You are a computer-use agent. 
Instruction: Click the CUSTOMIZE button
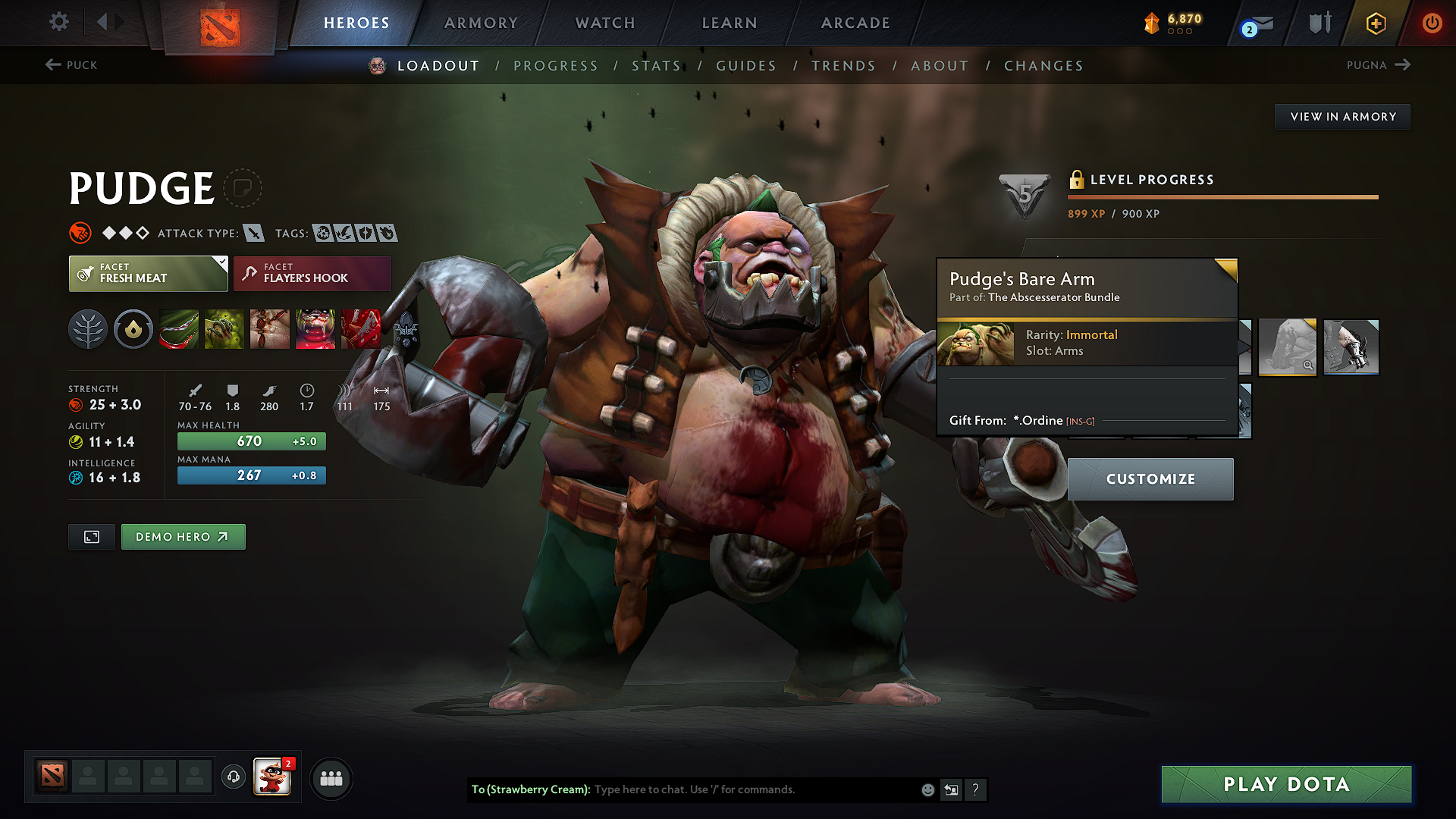pyautogui.click(x=1150, y=479)
